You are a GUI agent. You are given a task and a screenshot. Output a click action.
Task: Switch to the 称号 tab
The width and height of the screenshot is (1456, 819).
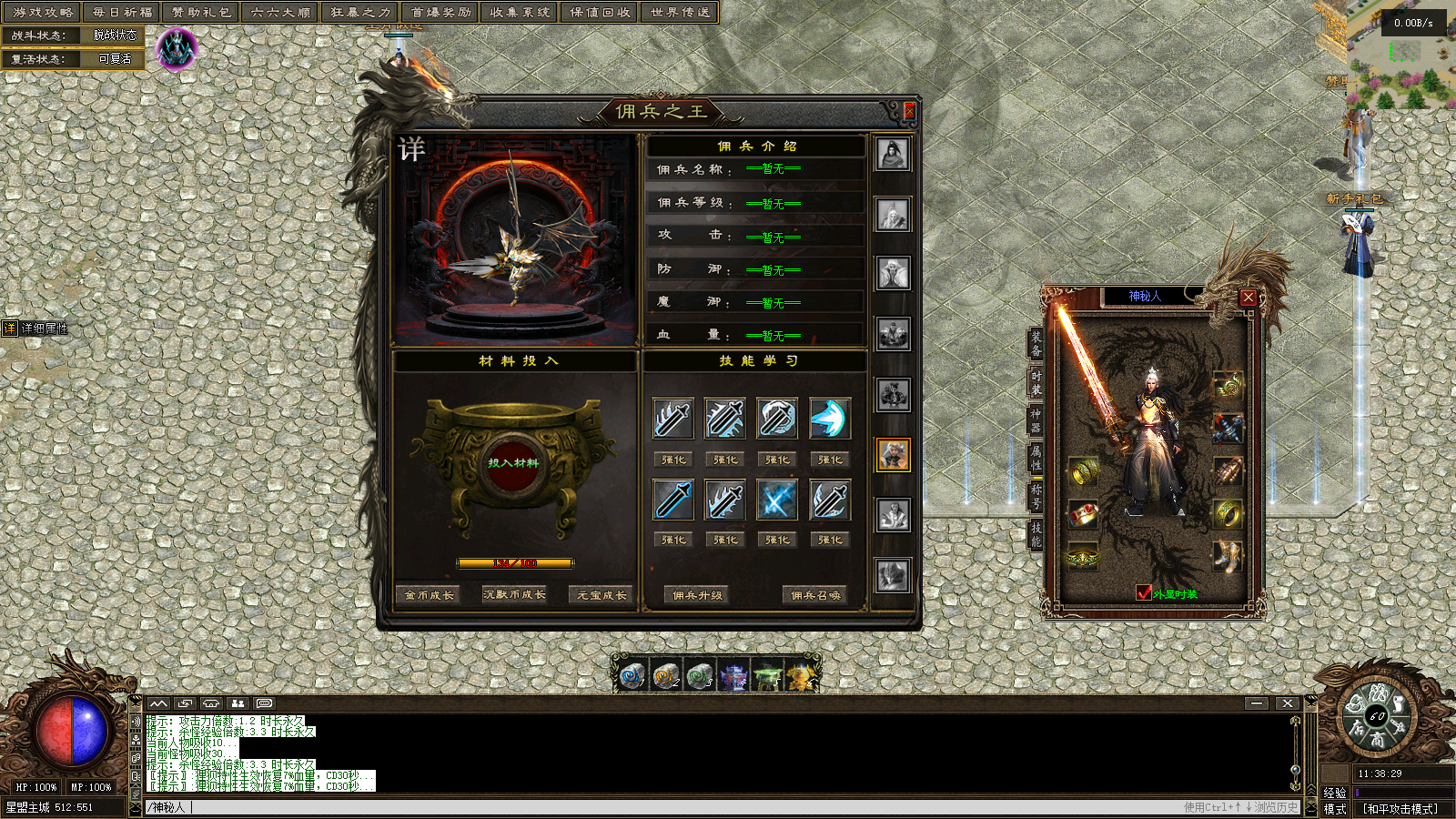(x=1036, y=496)
